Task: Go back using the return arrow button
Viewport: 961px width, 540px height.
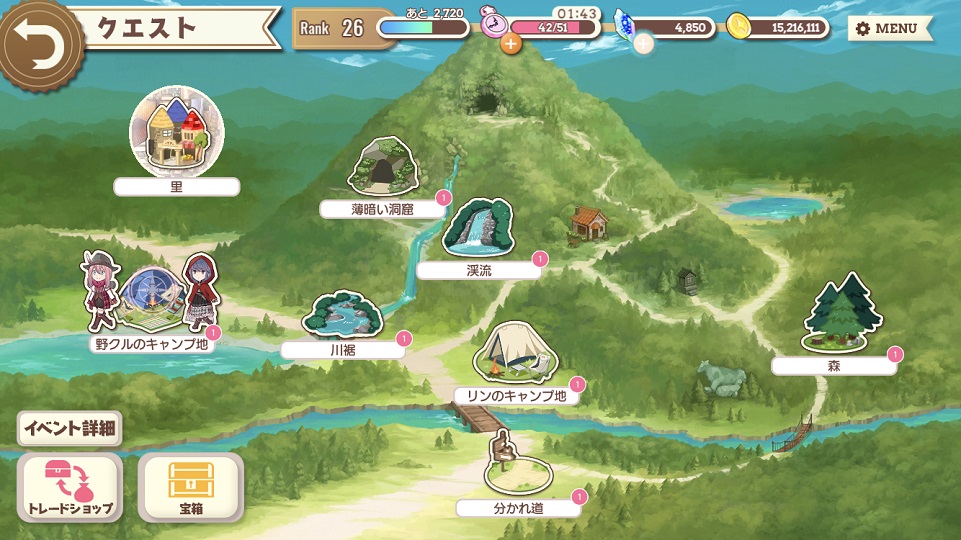Action: (38, 40)
